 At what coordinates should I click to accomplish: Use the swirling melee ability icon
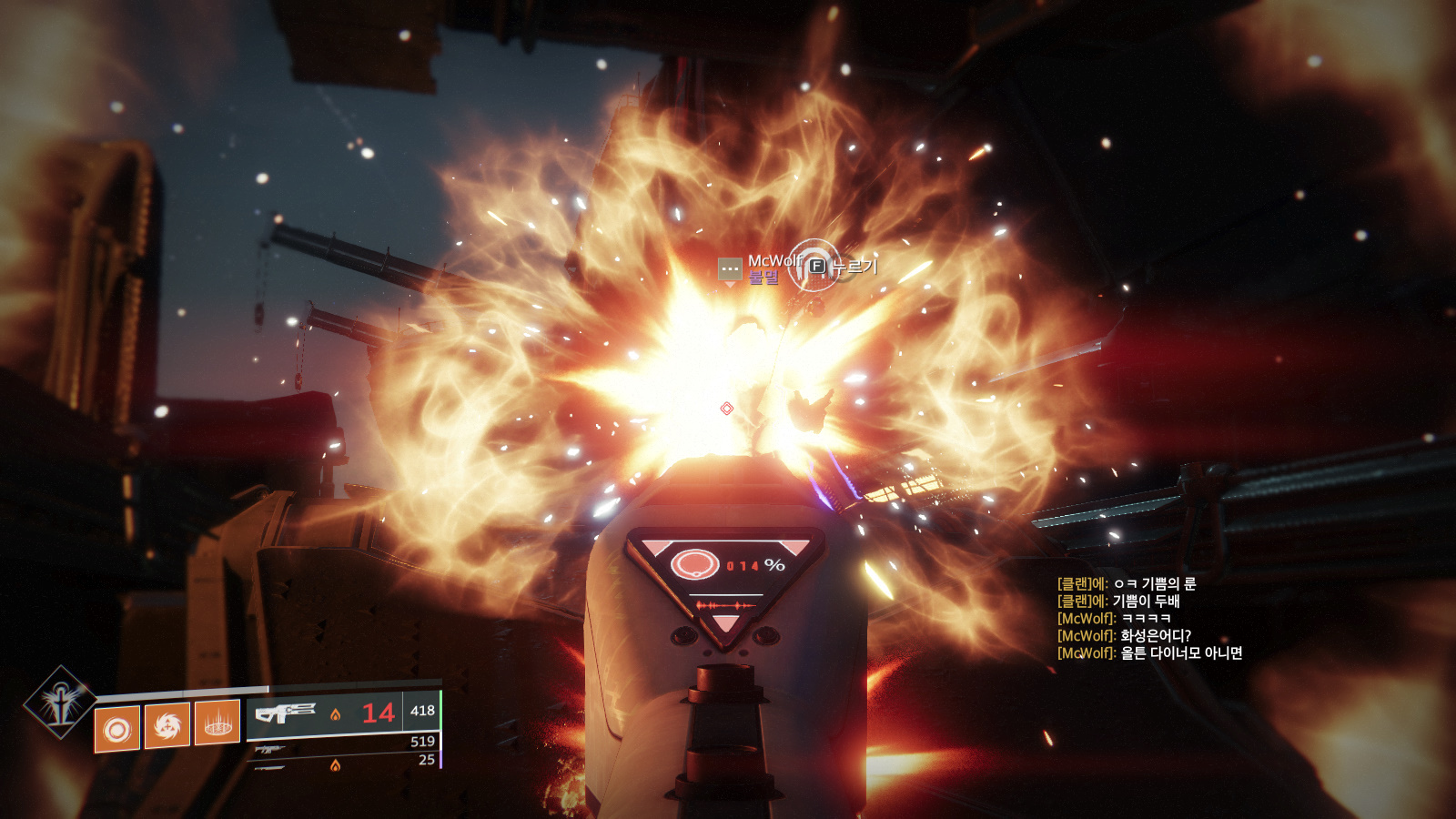coord(167,725)
